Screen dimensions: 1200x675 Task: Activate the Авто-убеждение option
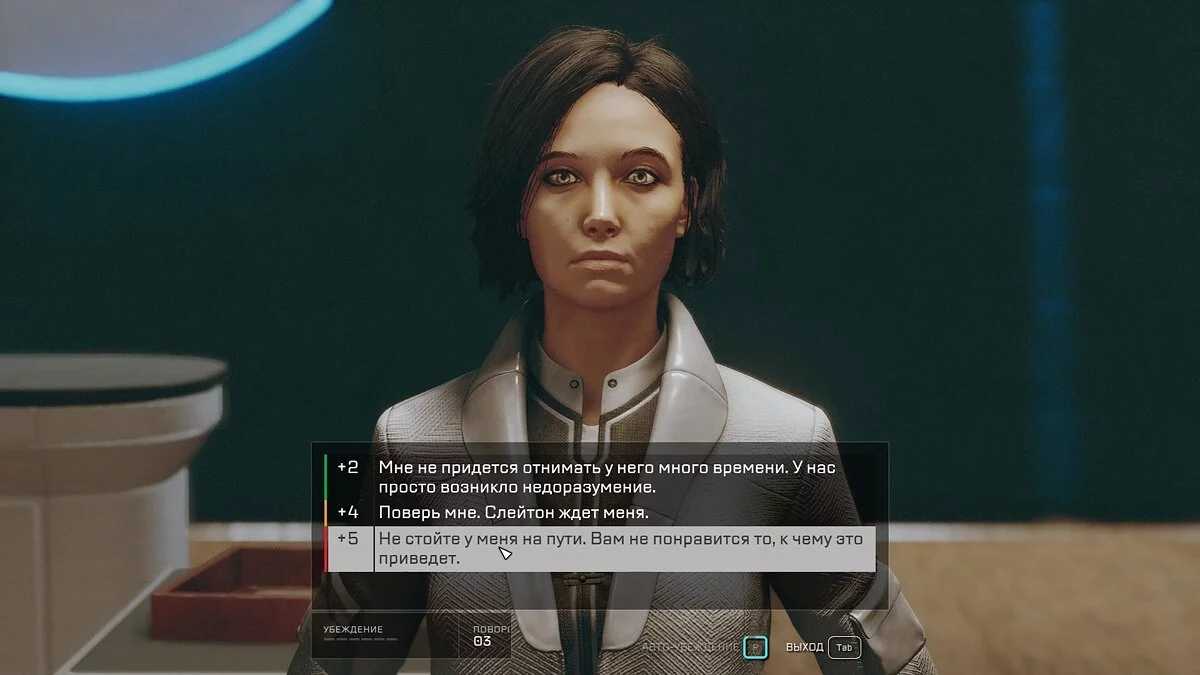tap(757, 647)
